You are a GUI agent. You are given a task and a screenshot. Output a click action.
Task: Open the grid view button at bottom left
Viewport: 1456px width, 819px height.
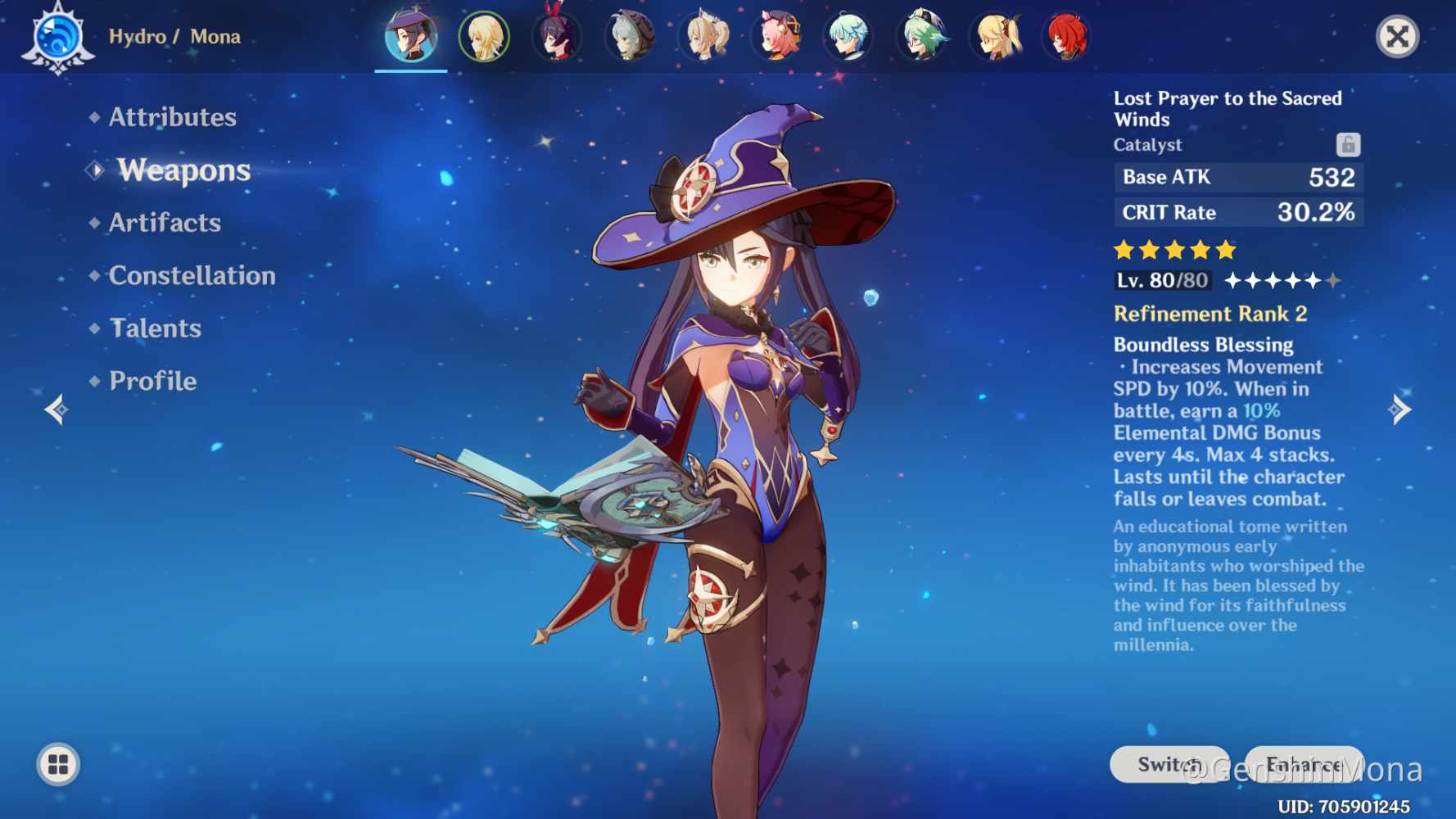58,765
